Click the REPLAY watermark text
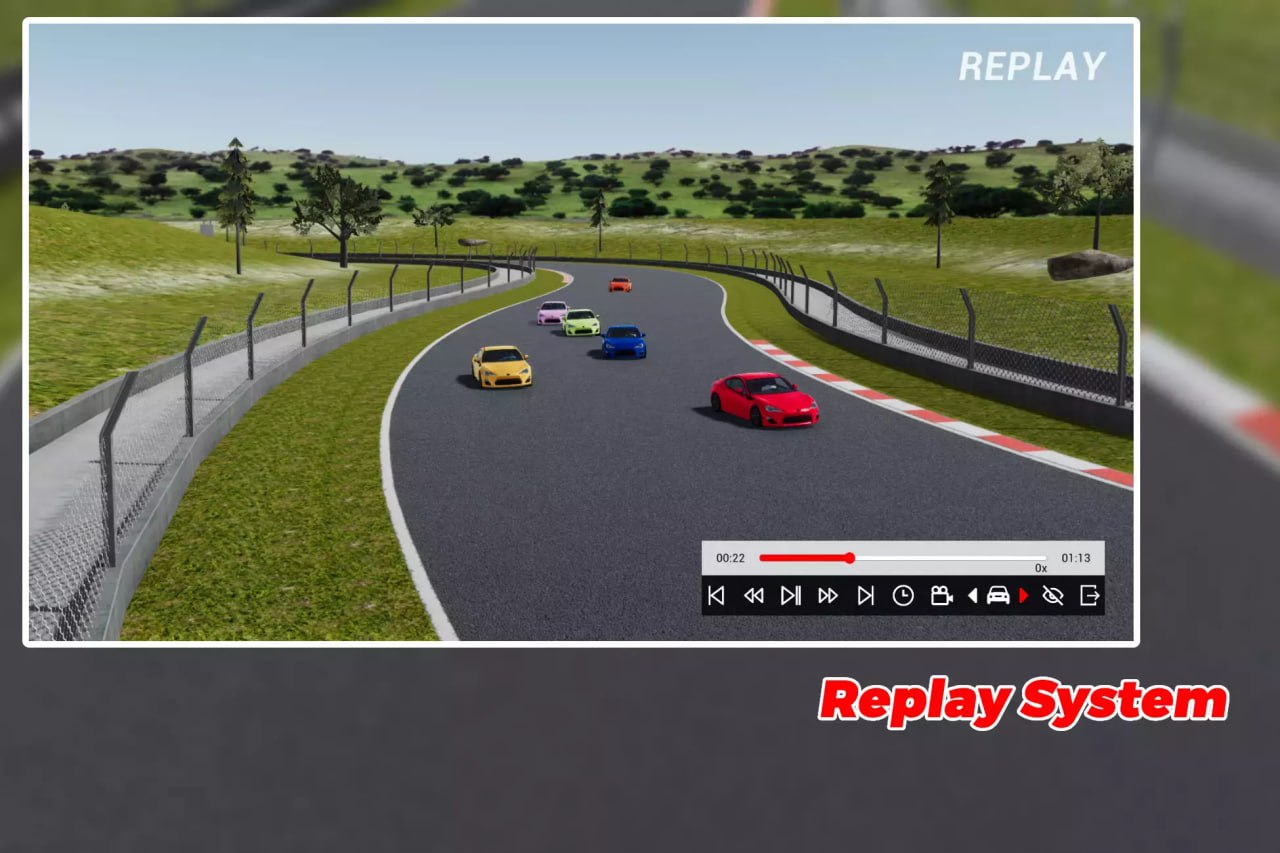This screenshot has width=1280, height=853. coord(1030,67)
